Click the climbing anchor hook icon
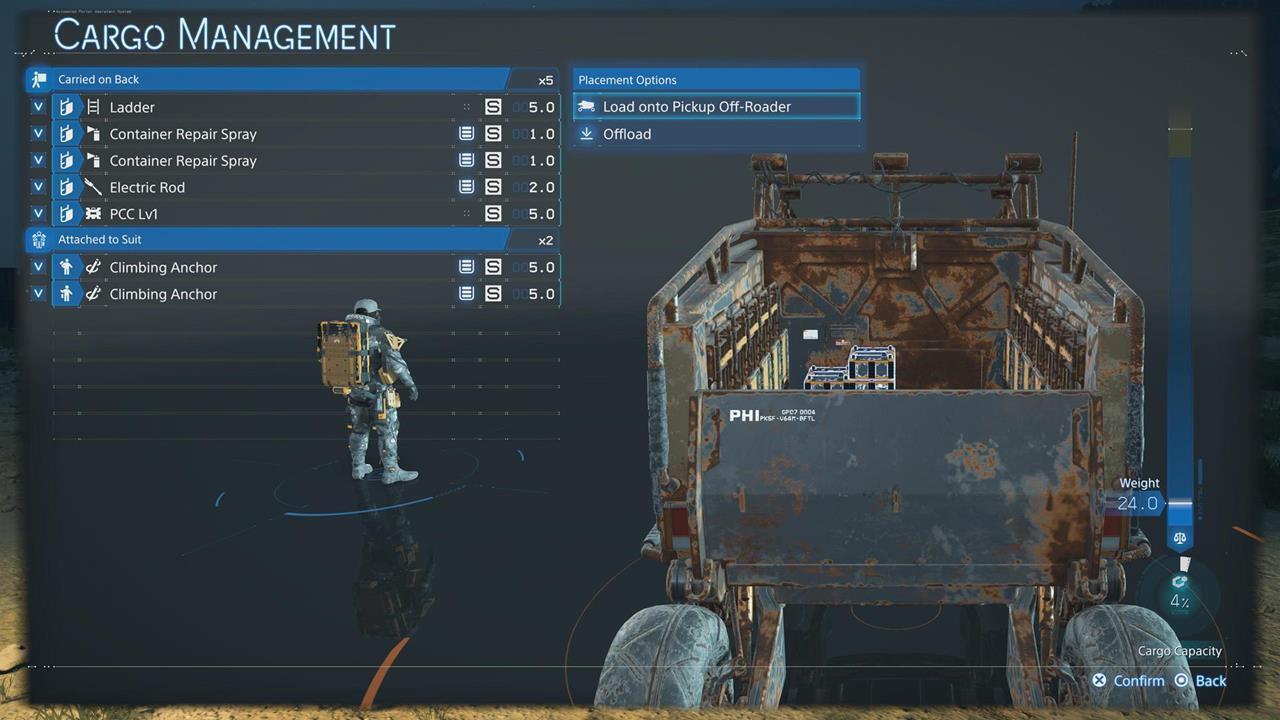The width and height of the screenshot is (1280, 720). 92,267
